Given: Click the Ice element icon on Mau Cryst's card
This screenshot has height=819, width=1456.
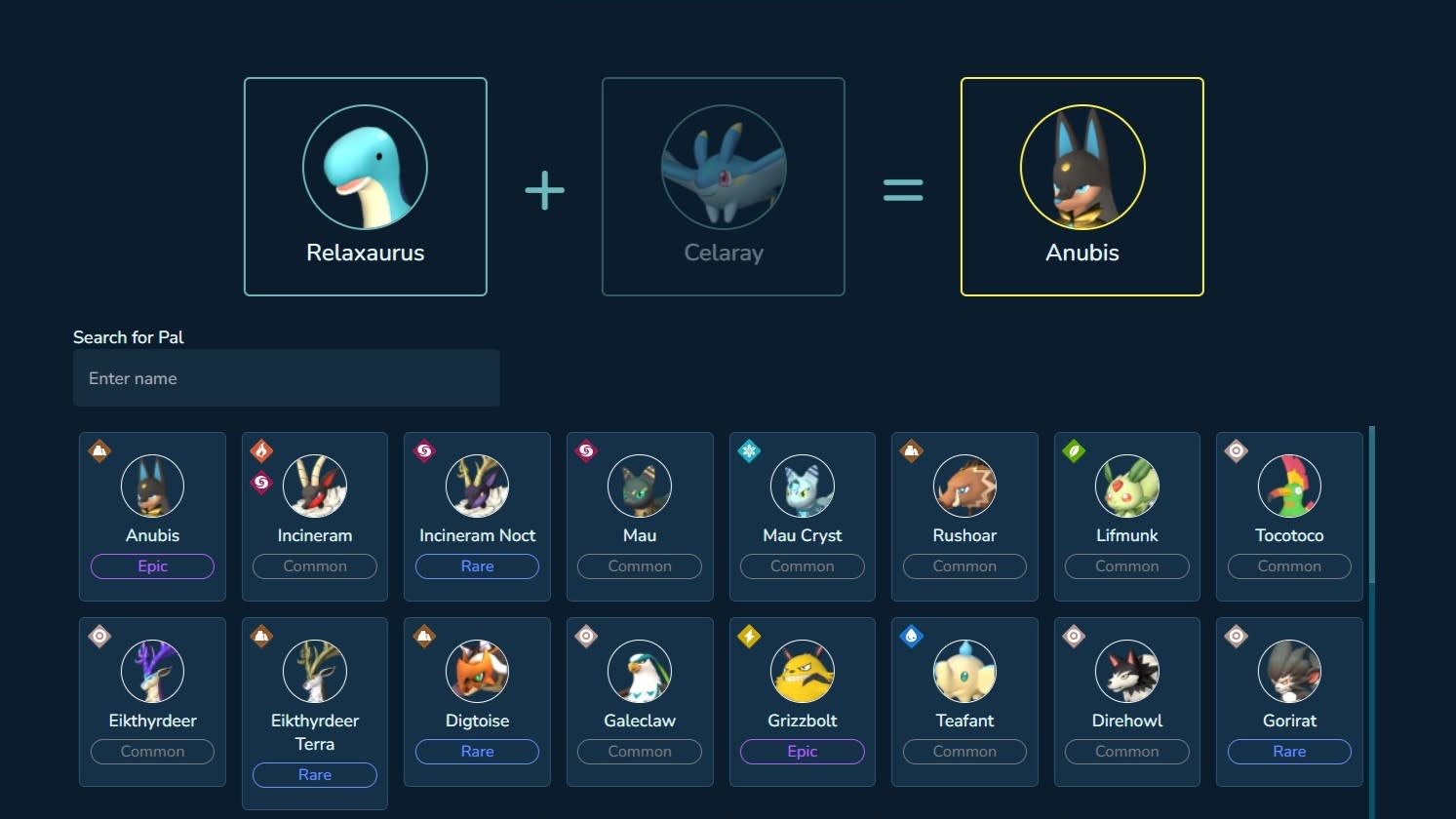Looking at the screenshot, I should click(x=749, y=451).
